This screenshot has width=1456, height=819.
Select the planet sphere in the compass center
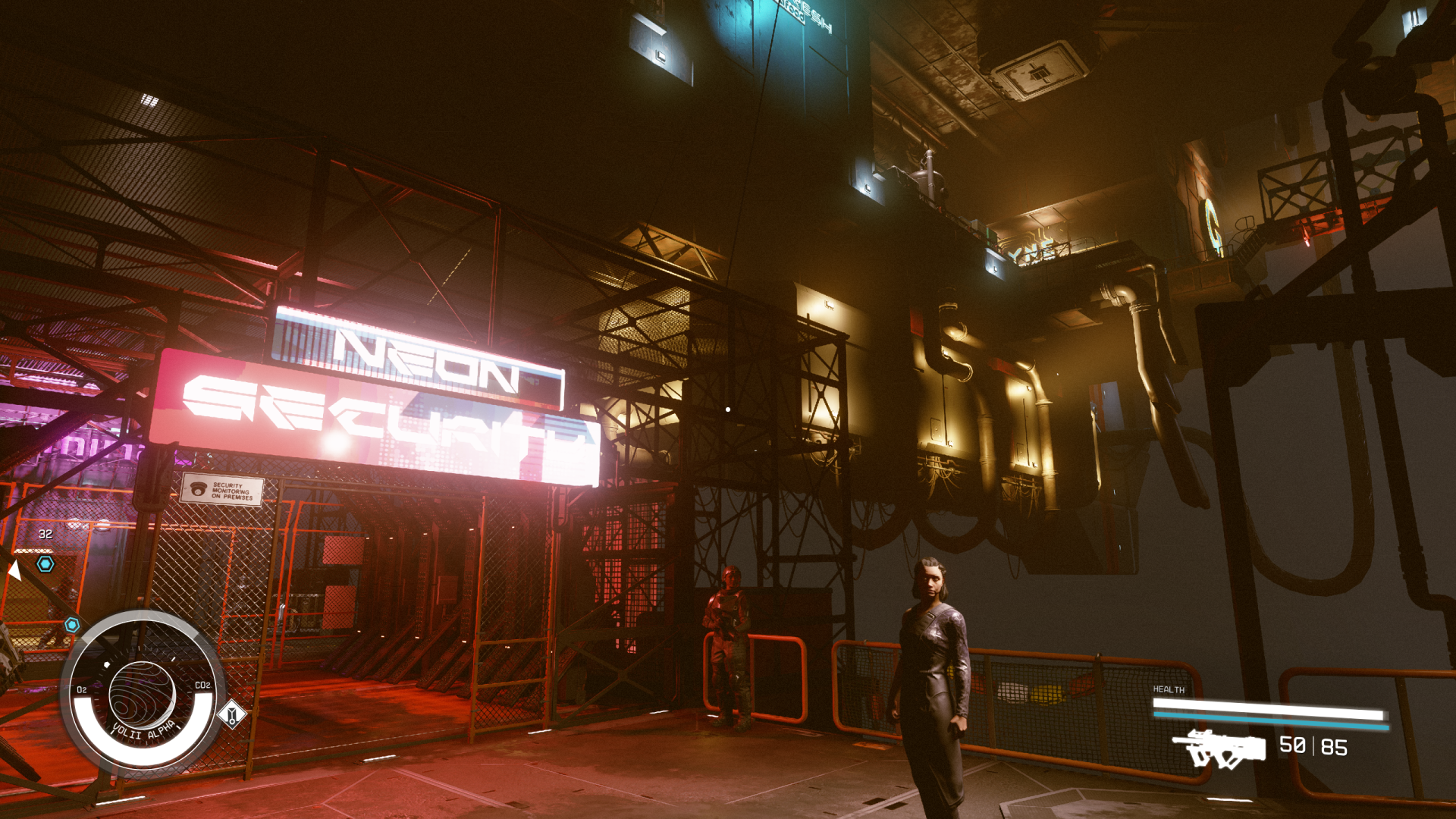[x=142, y=692]
